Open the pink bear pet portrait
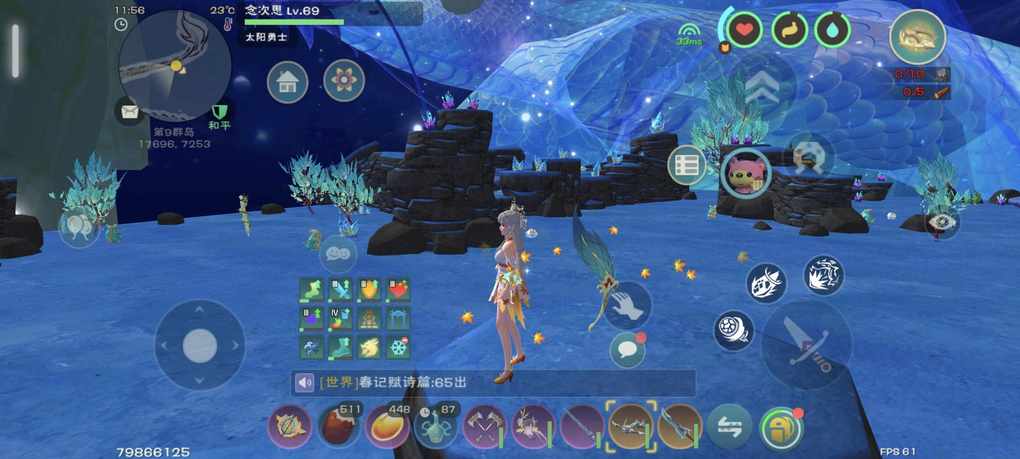Image resolution: width=1020 pixels, height=459 pixels. point(746,171)
